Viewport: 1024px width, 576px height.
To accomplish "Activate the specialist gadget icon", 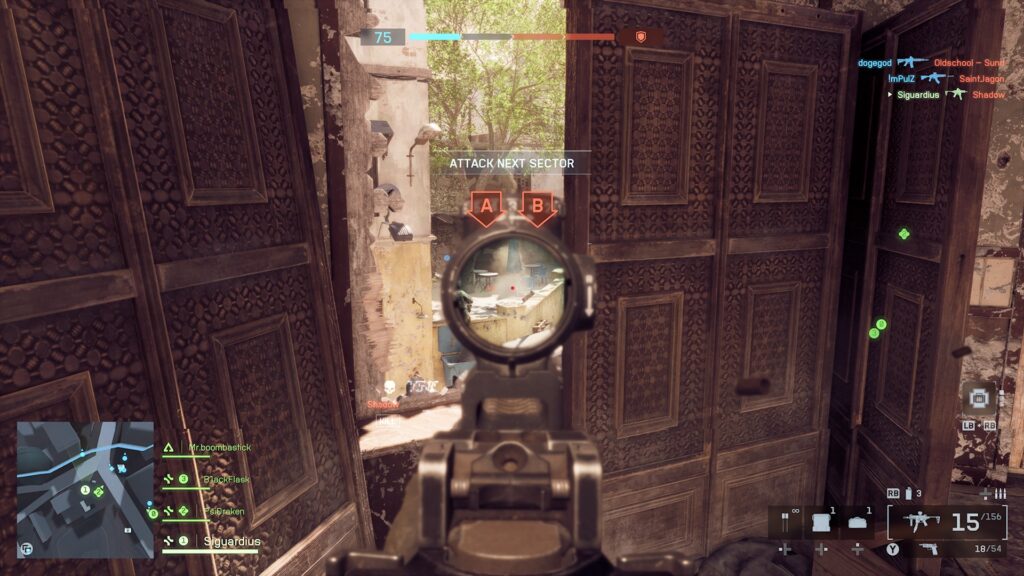I will 978,398.
